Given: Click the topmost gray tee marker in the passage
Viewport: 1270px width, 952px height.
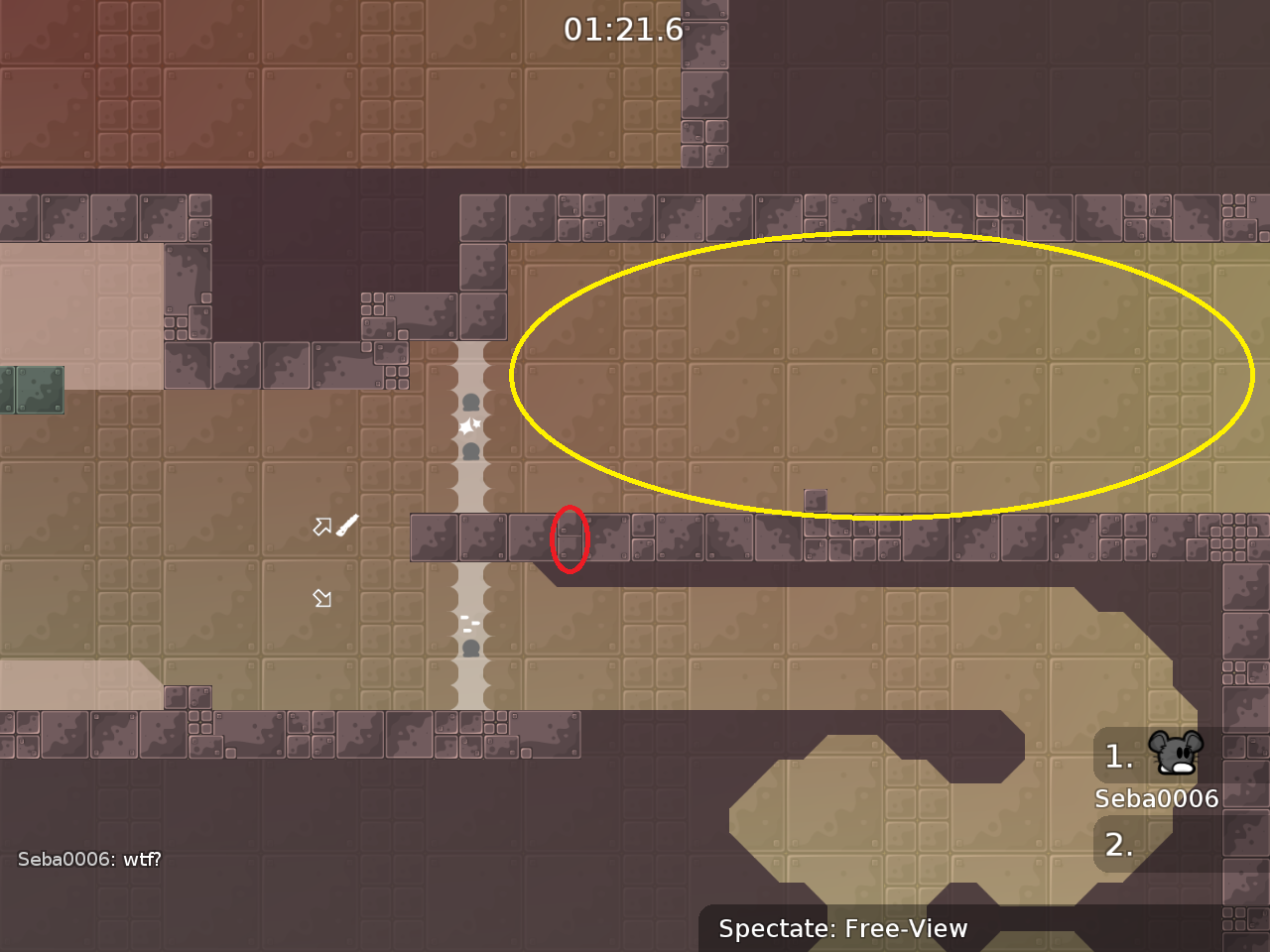Looking at the screenshot, I should point(469,401).
